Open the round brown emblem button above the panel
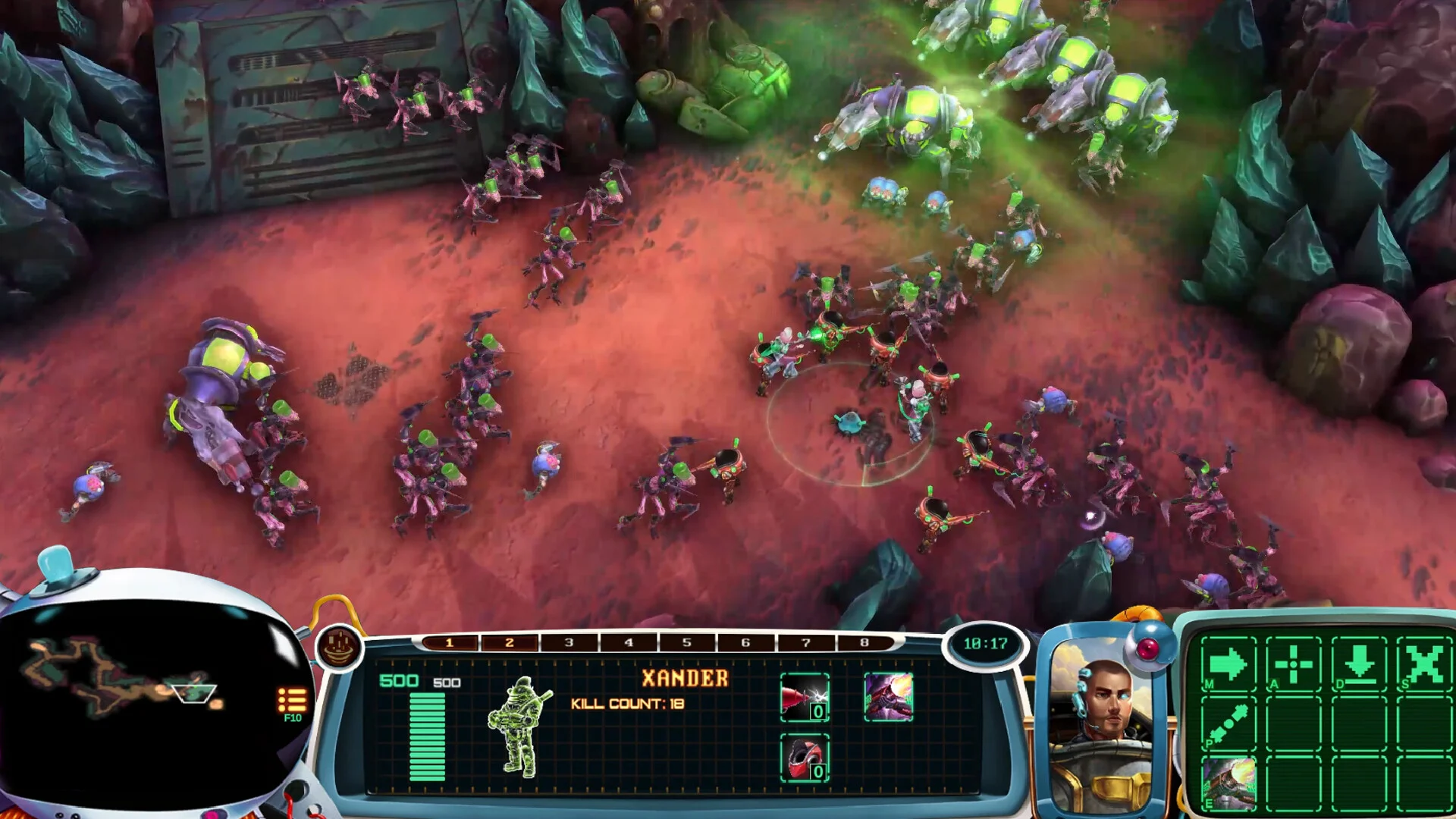 coord(338,647)
